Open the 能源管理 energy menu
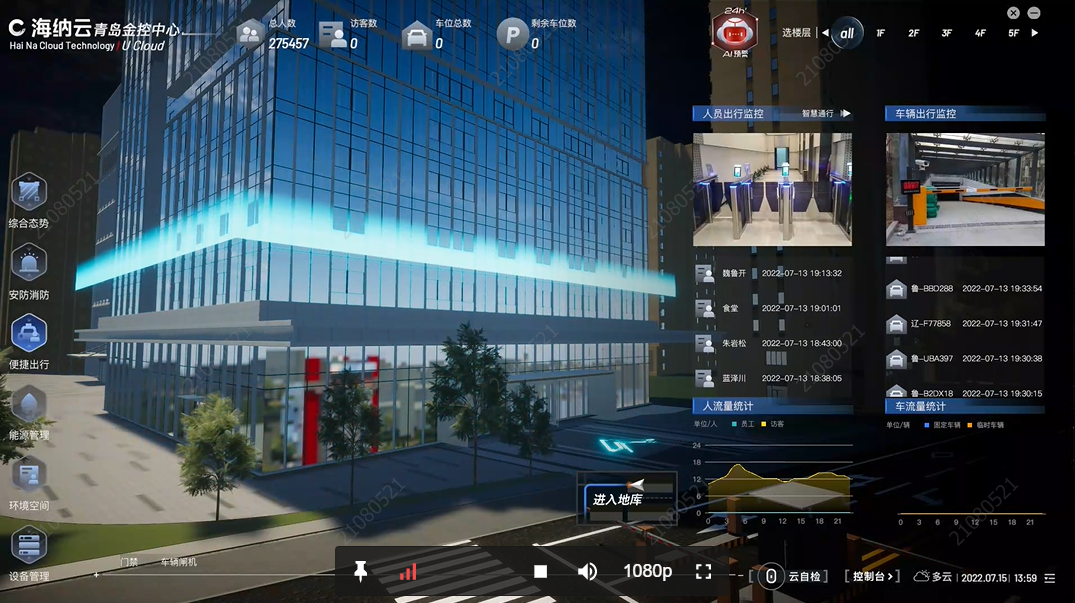 click(x=28, y=405)
